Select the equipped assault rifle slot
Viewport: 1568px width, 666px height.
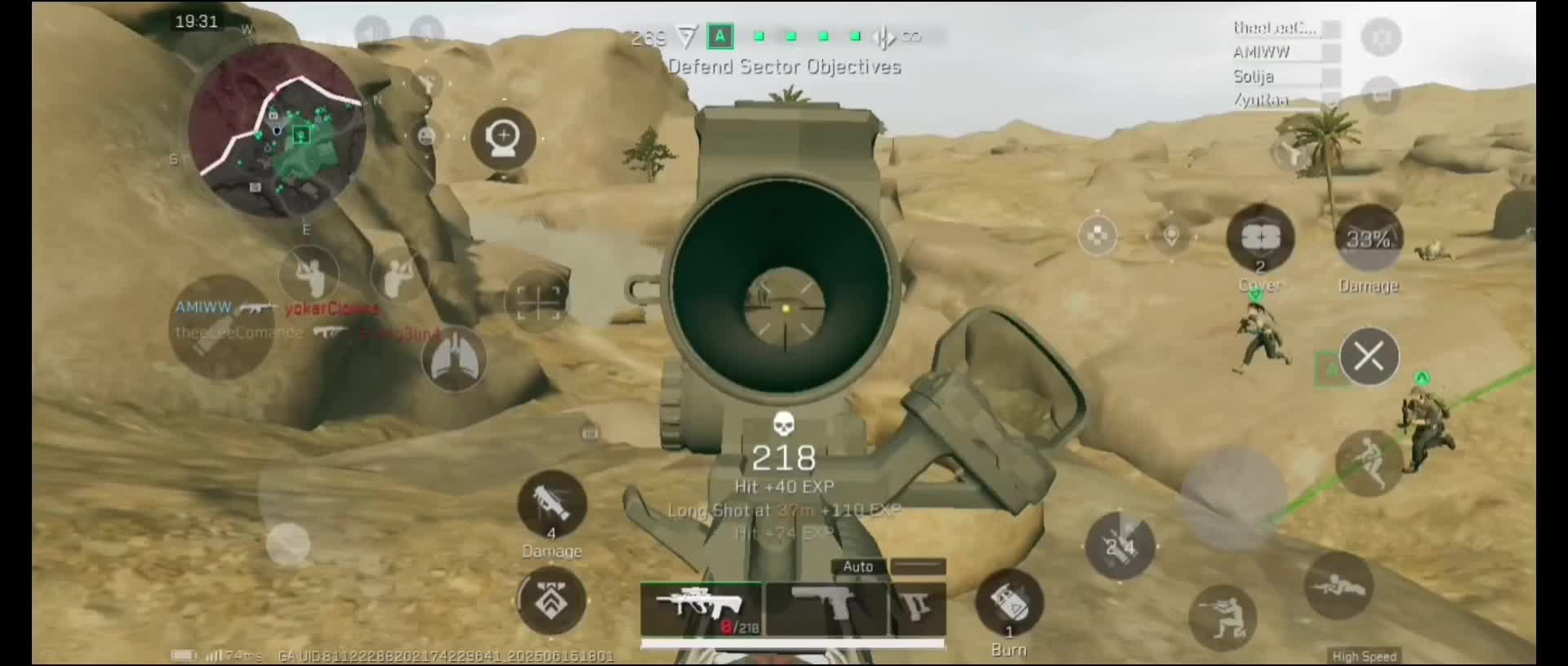click(702, 608)
